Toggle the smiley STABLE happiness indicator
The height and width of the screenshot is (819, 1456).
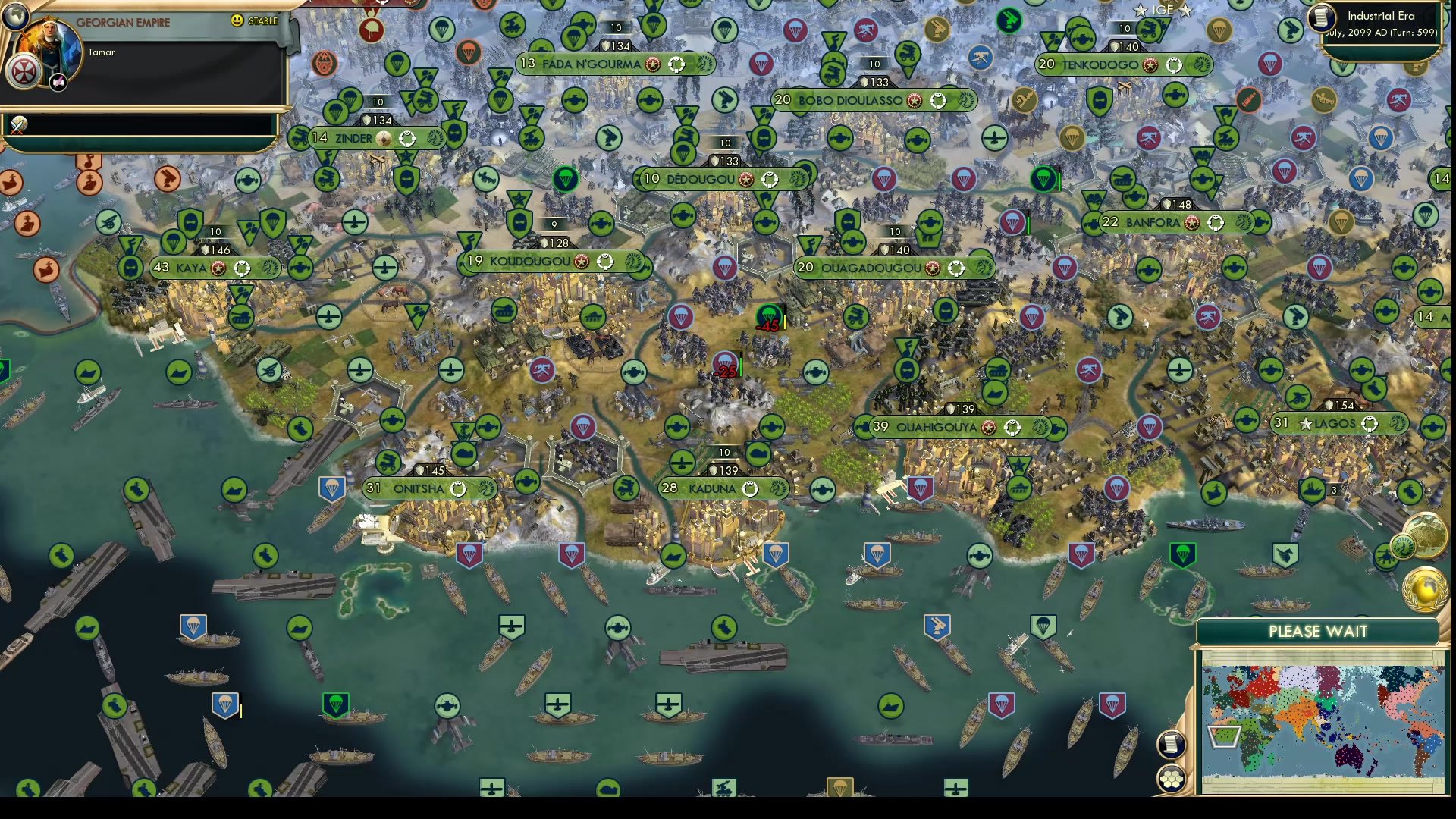point(237,21)
